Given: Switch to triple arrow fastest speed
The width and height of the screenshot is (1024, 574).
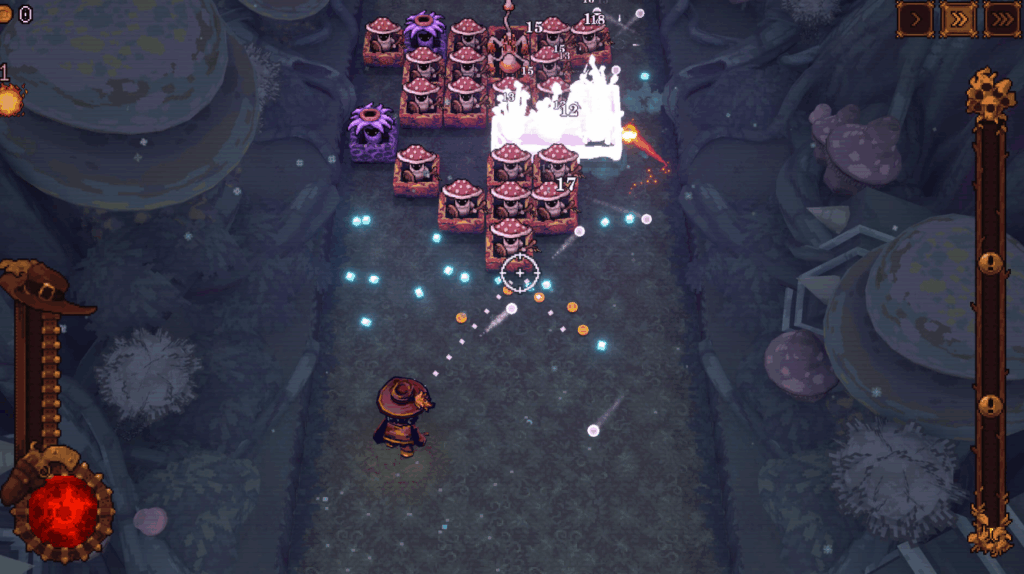Looking at the screenshot, I should 1002,19.
